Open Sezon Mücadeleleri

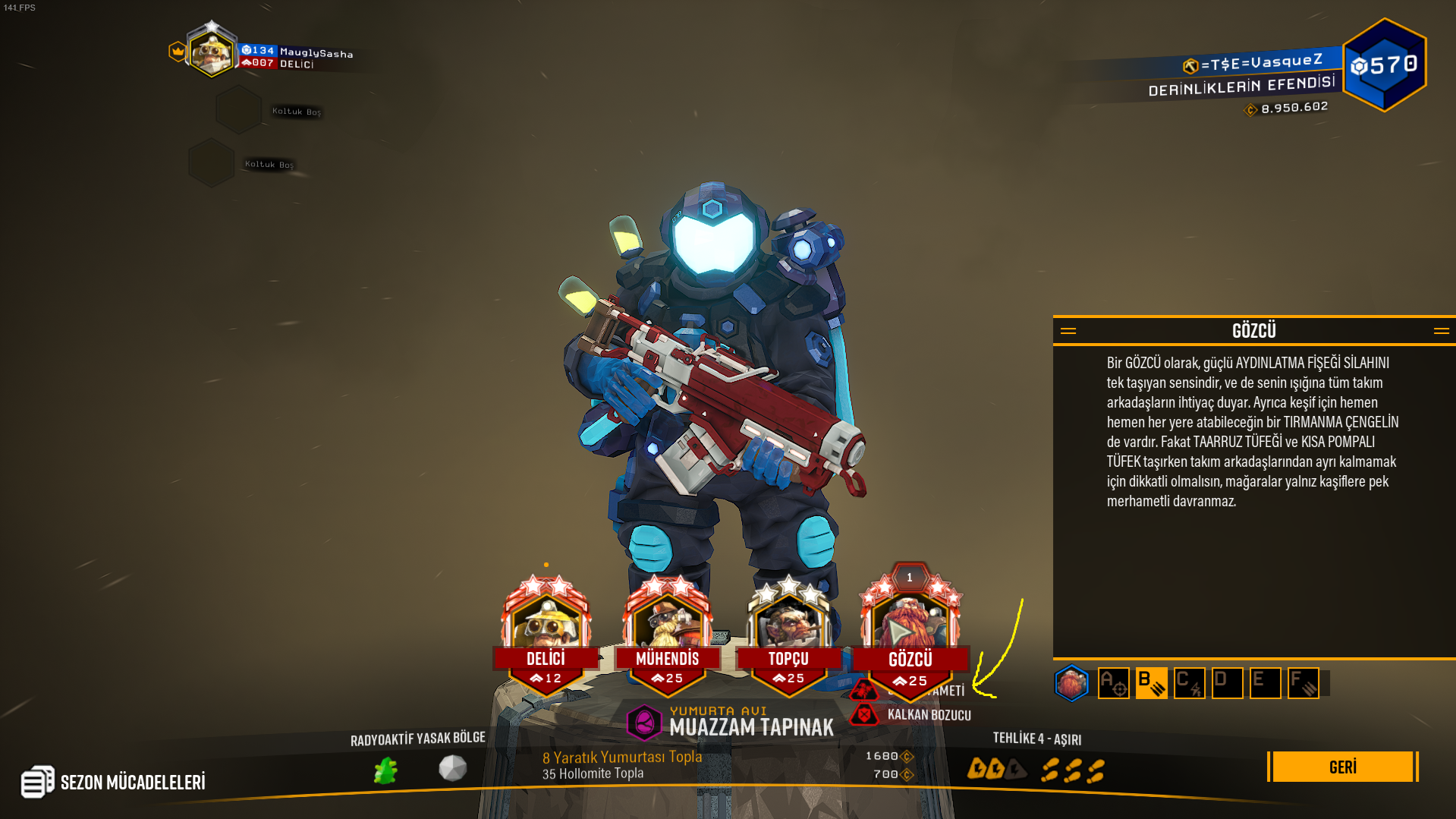(x=114, y=782)
